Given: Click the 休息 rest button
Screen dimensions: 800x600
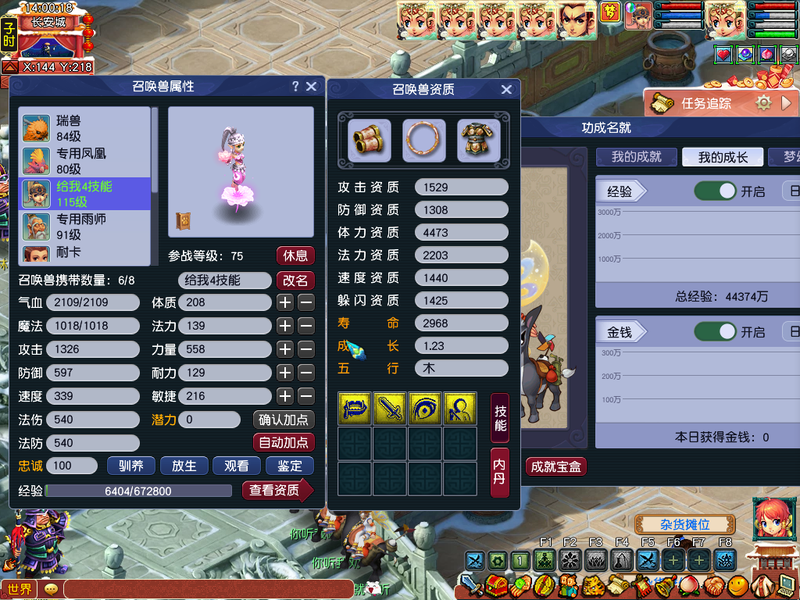Looking at the screenshot, I should pyautogui.click(x=295, y=255).
